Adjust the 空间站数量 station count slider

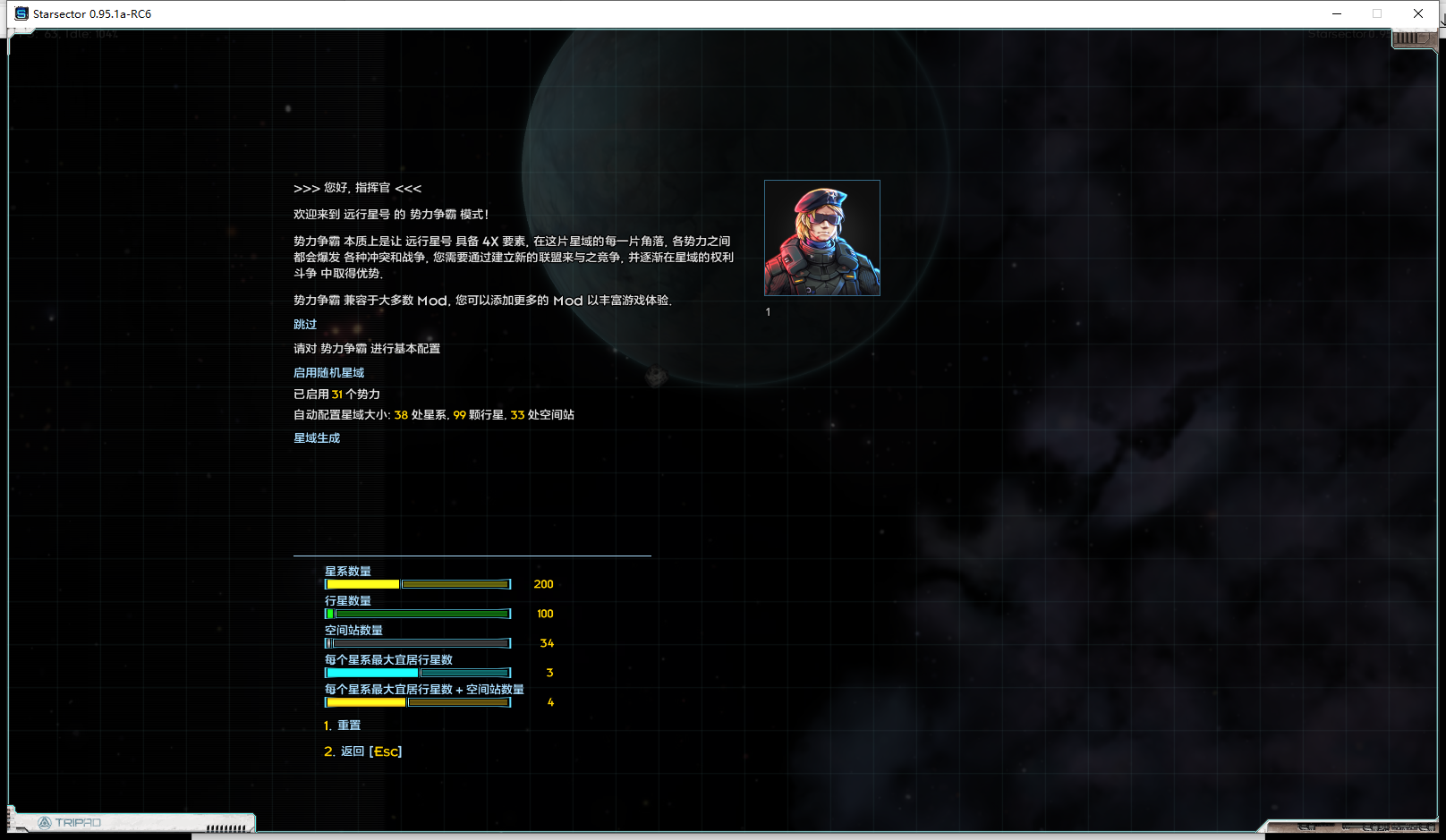[x=416, y=643]
